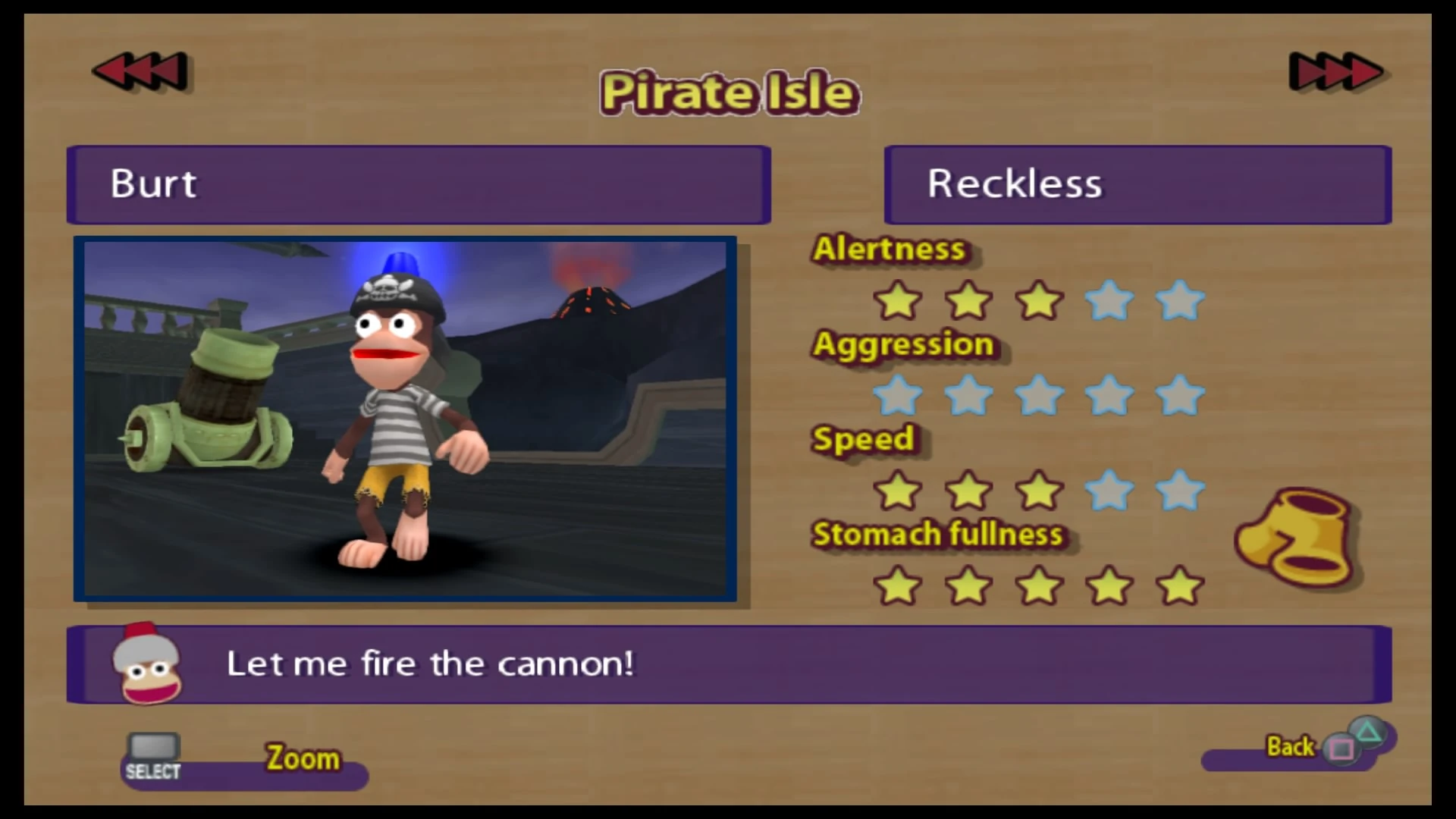This screenshot has height=819, width=1456.
Task: Zoom the Burt monkey preview image
Action: point(404,419)
